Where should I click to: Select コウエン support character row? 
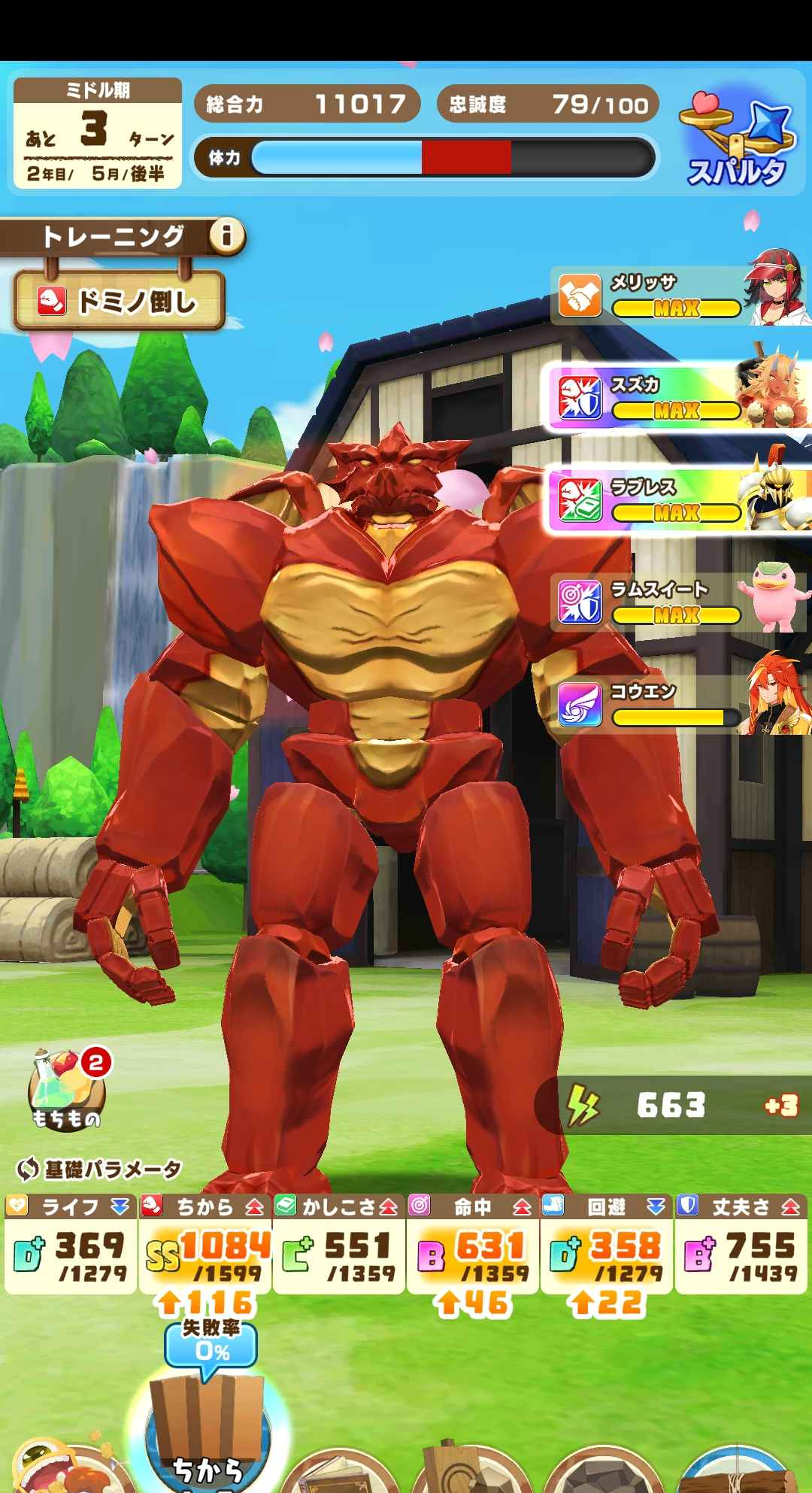680,705
